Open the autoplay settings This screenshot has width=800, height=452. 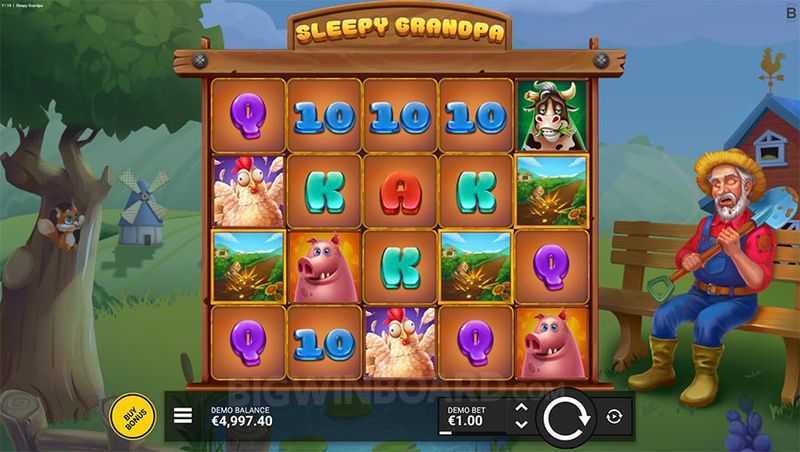614,416
